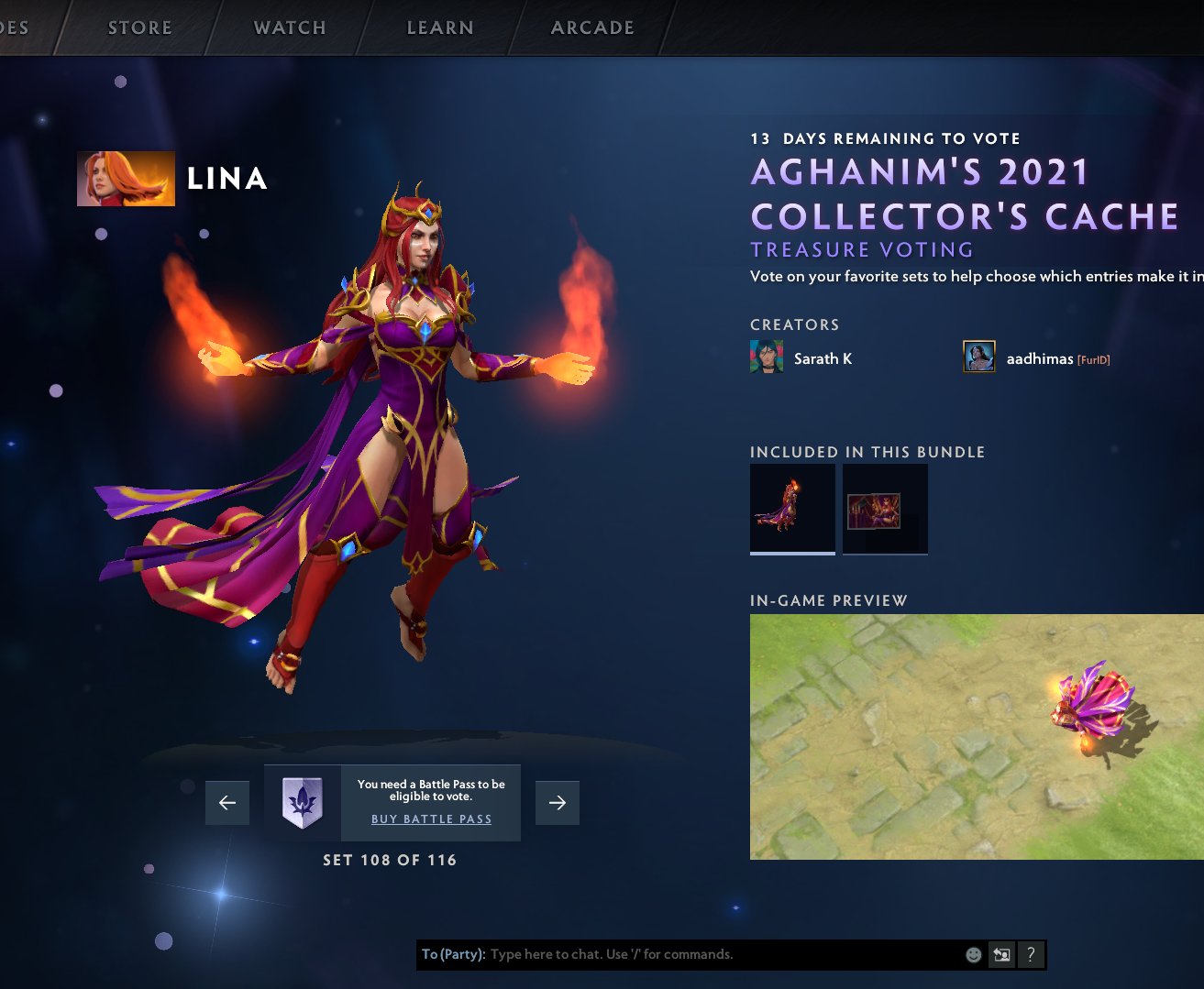Click Sarath K's creator avatar
Viewport: 1204px width, 989px height.
766,357
